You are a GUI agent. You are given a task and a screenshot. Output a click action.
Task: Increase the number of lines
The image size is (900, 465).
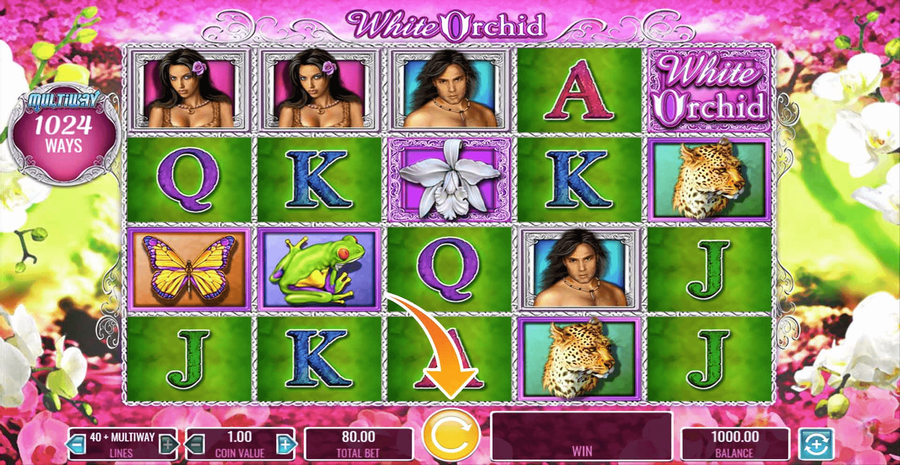point(168,443)
